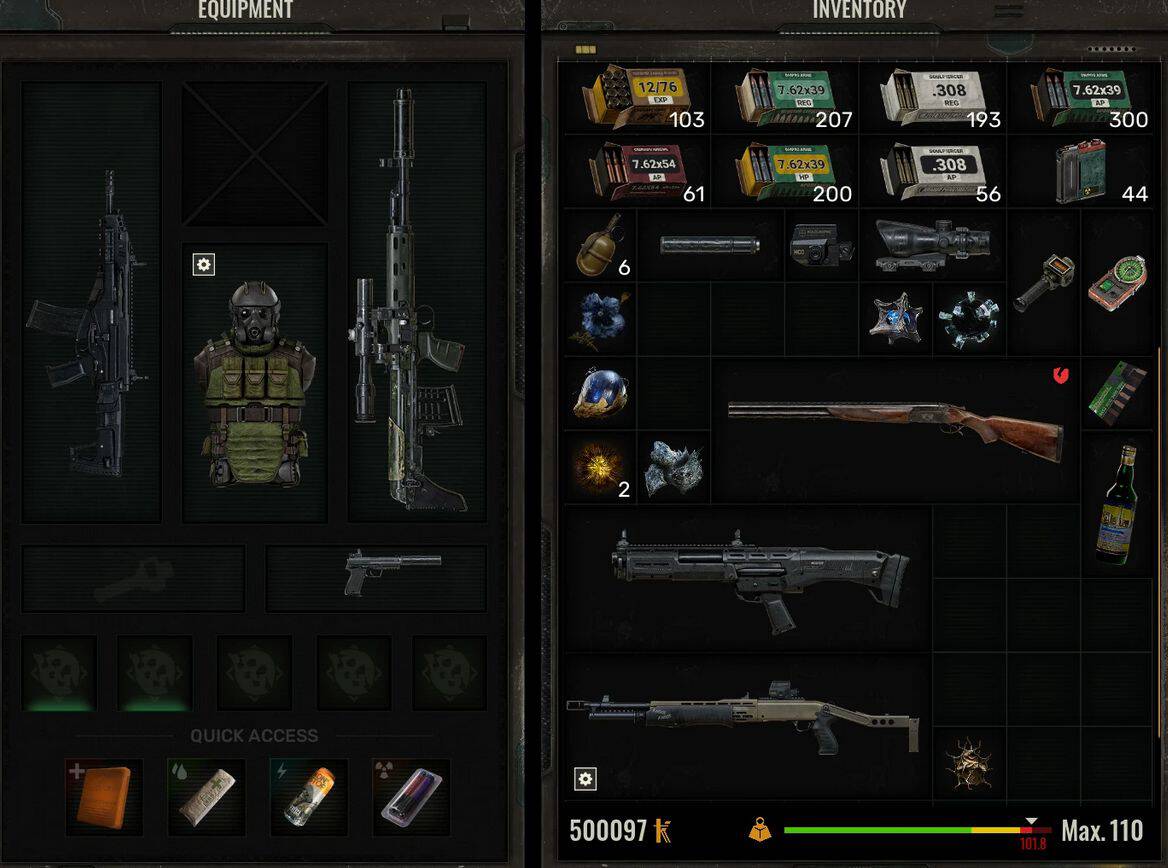This screenshot has width=1168, height=868.
Task: Use the energy drink quick access item
Action: pyautogui.click(x=308, y=796)
